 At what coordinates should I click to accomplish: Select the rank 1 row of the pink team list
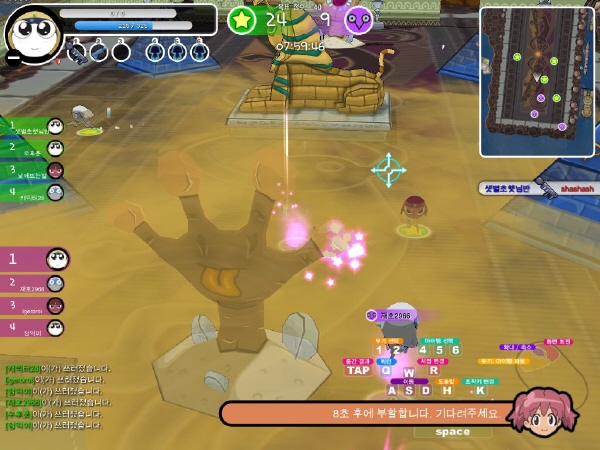[34, 259]
